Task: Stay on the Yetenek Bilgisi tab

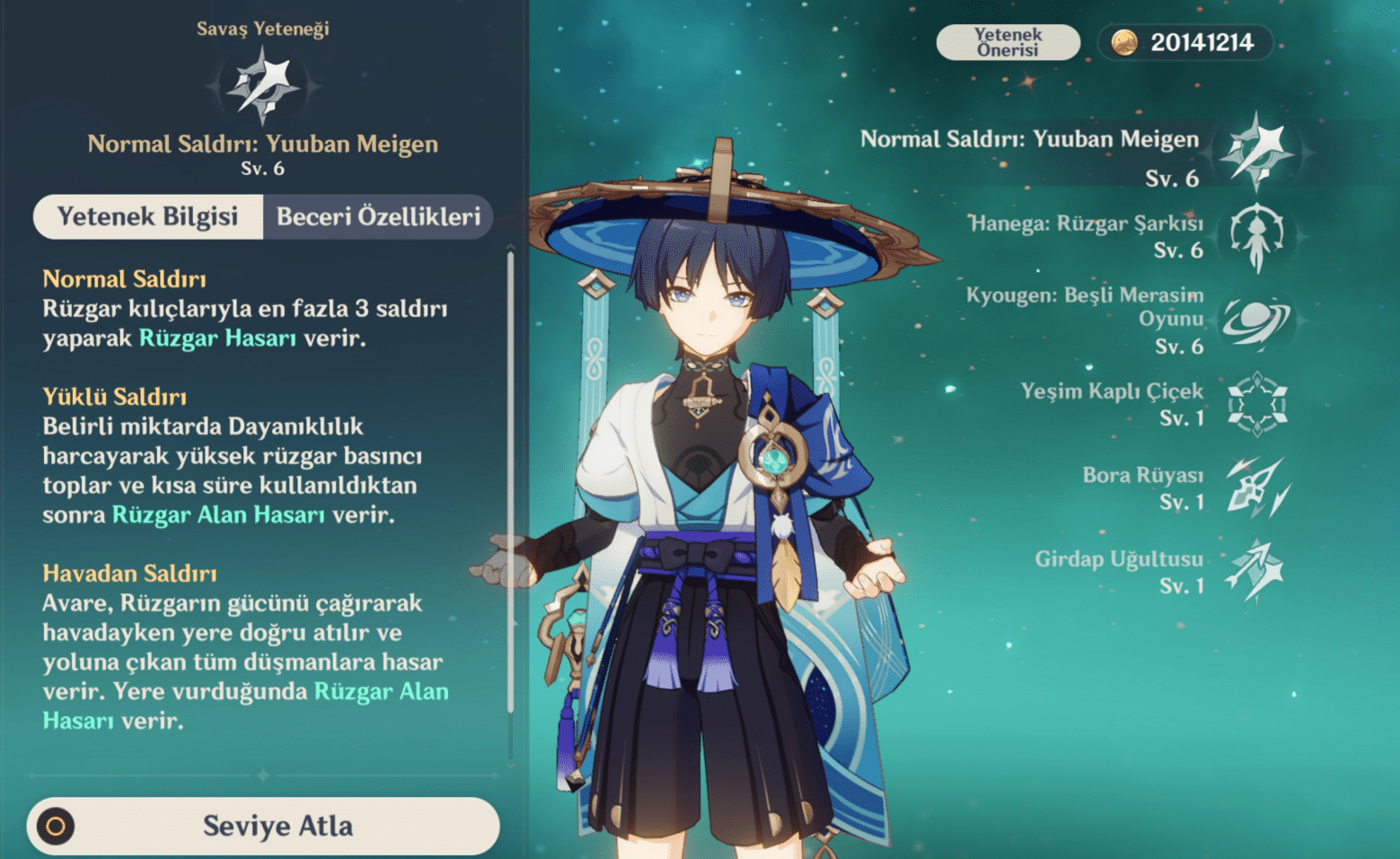Action: click(147, 216)
